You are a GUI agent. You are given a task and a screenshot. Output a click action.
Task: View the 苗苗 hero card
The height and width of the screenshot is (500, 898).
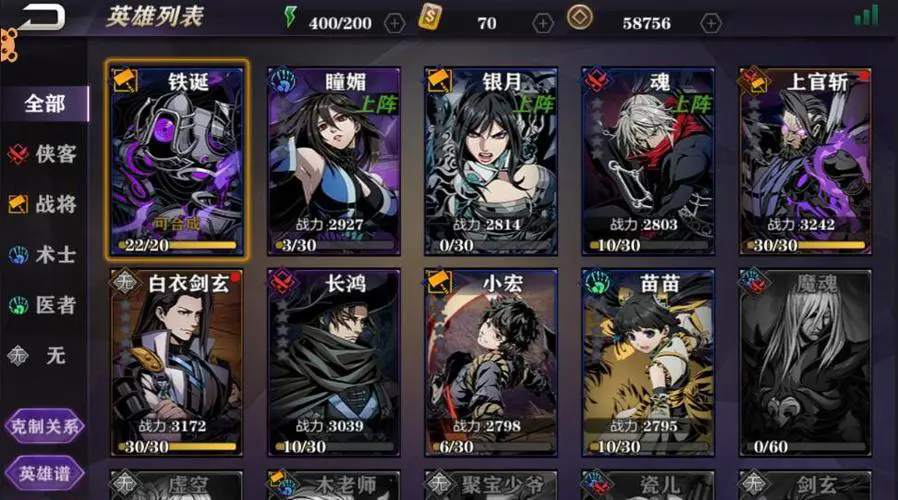tap(648, 362)
